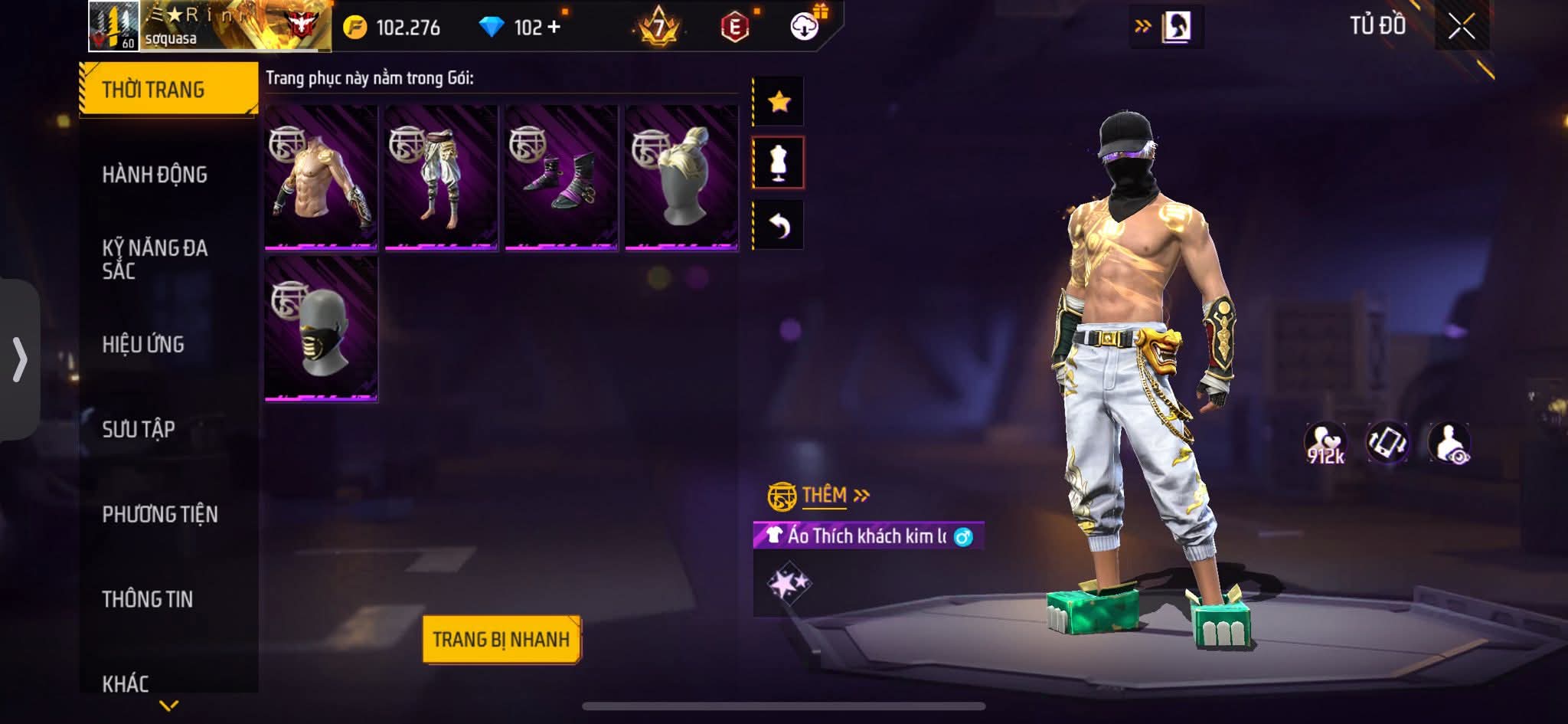Go to the SƯU TẬP tab
The height and width of the screenshot is (724, 1568).
tap(139, 429)
